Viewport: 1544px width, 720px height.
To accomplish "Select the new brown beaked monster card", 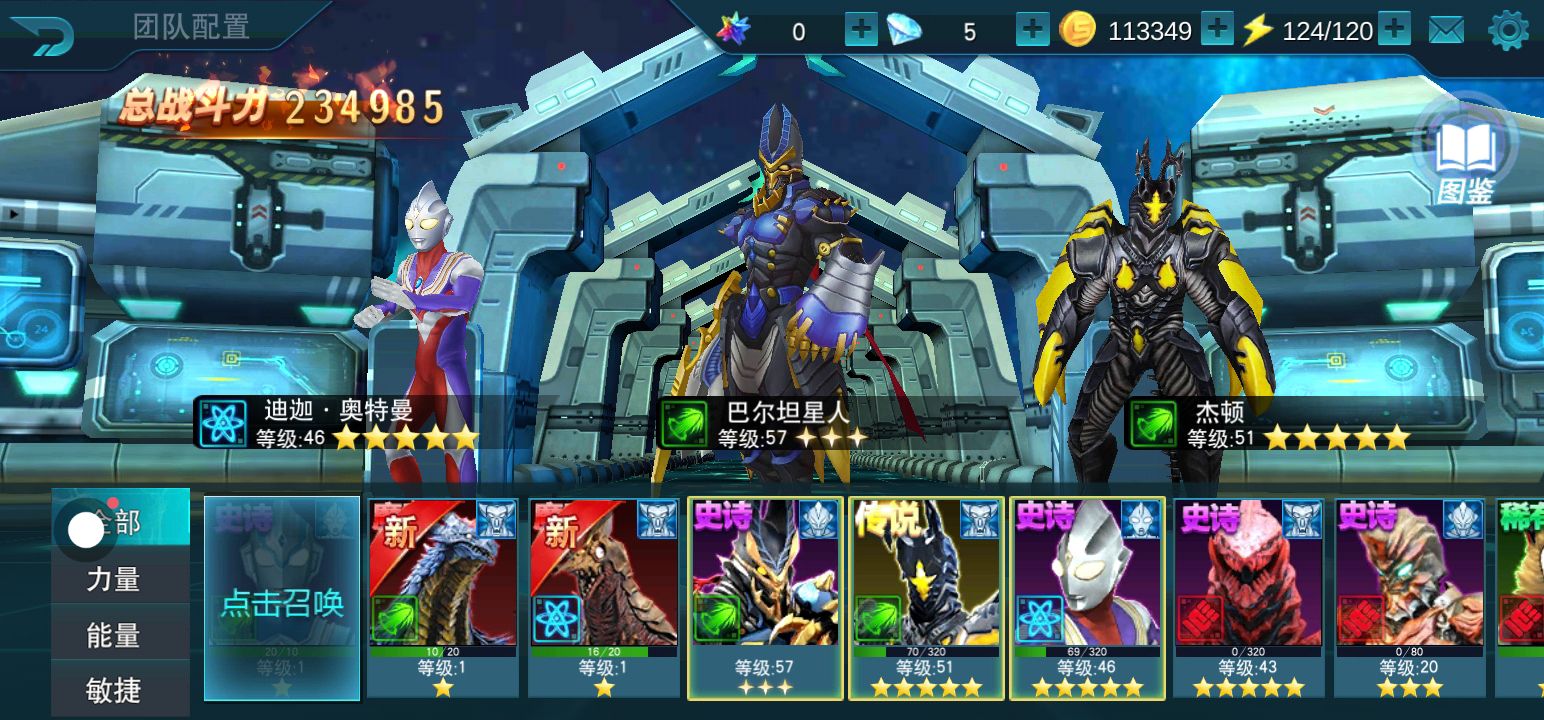I will click(604, 597).
